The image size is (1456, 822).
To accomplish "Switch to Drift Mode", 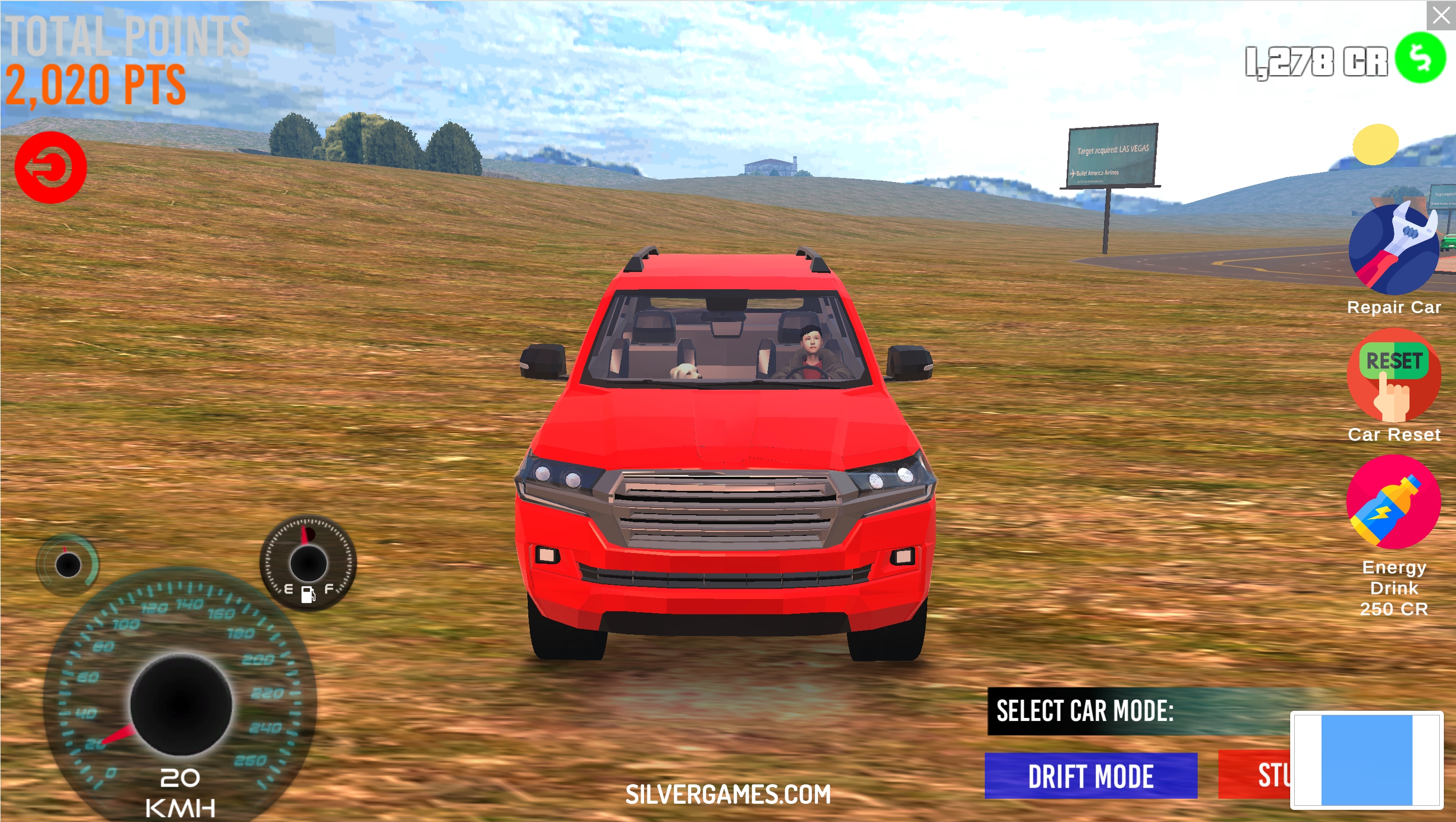I will tap(1090, 775).
